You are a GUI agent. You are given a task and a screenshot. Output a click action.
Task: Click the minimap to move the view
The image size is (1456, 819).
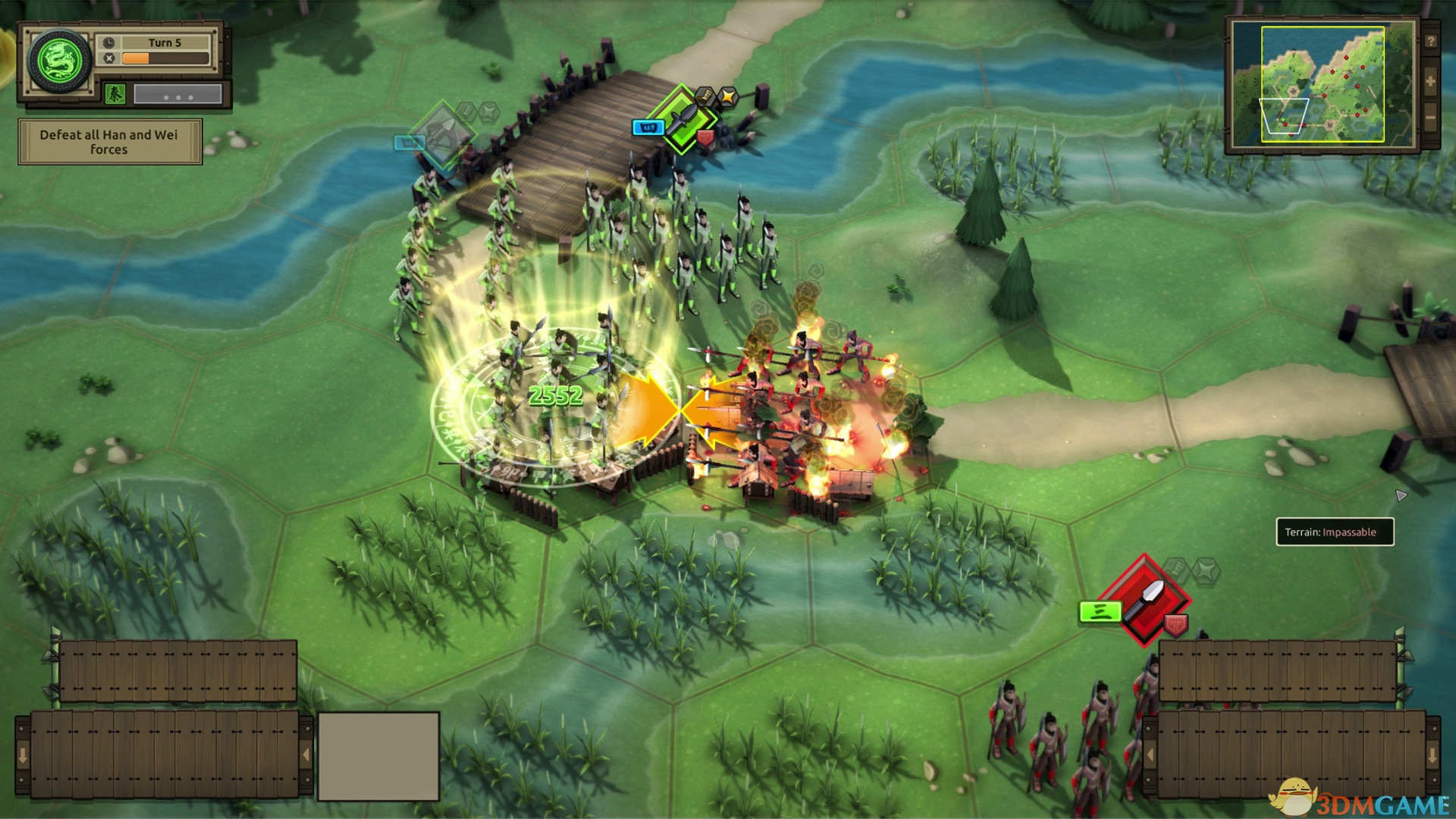click(x=1322, y=83)
